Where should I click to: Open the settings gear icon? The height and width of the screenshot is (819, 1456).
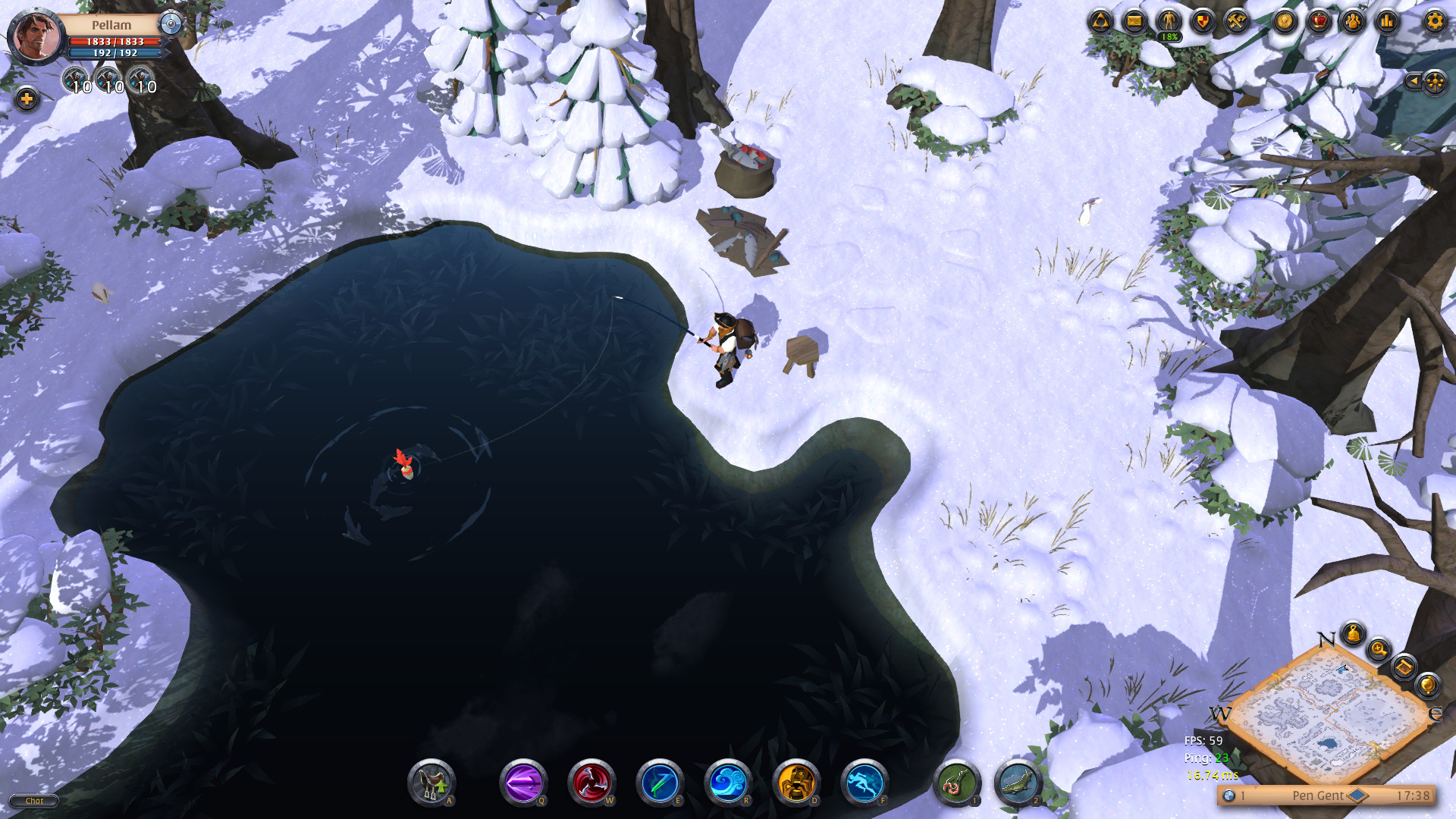(x=1433, y=23)
